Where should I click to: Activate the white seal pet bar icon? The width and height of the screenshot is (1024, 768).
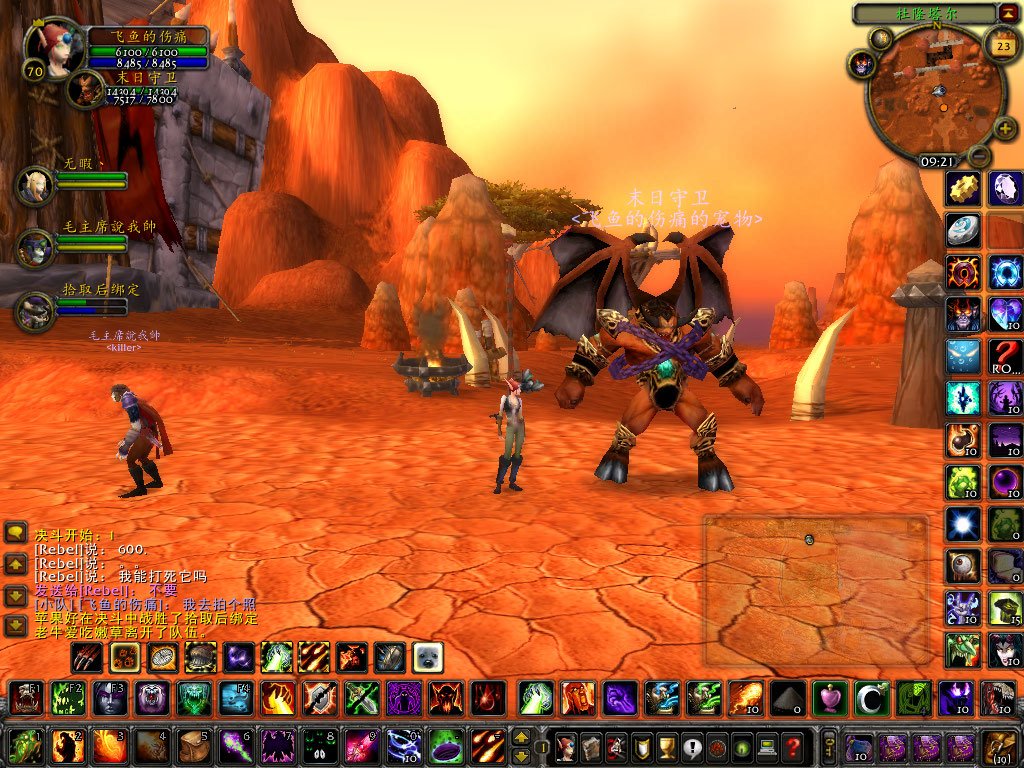point(428,657)
